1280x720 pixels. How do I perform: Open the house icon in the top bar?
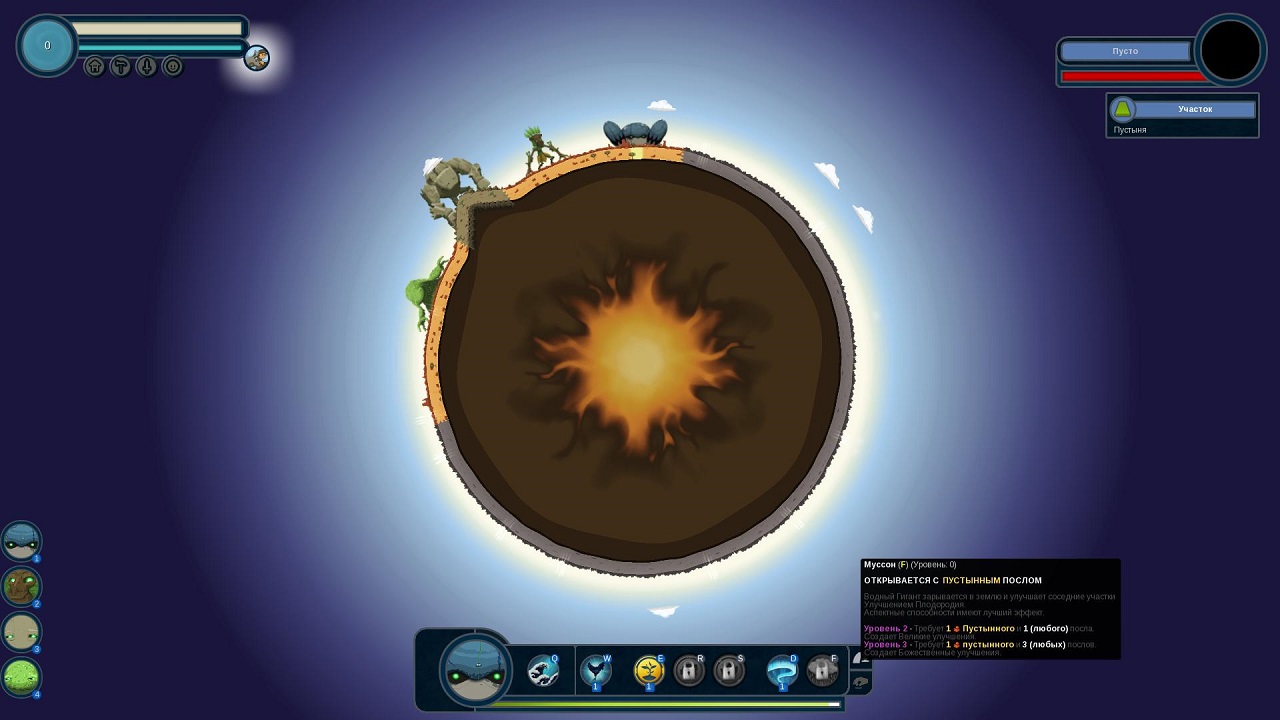[95, 67]
